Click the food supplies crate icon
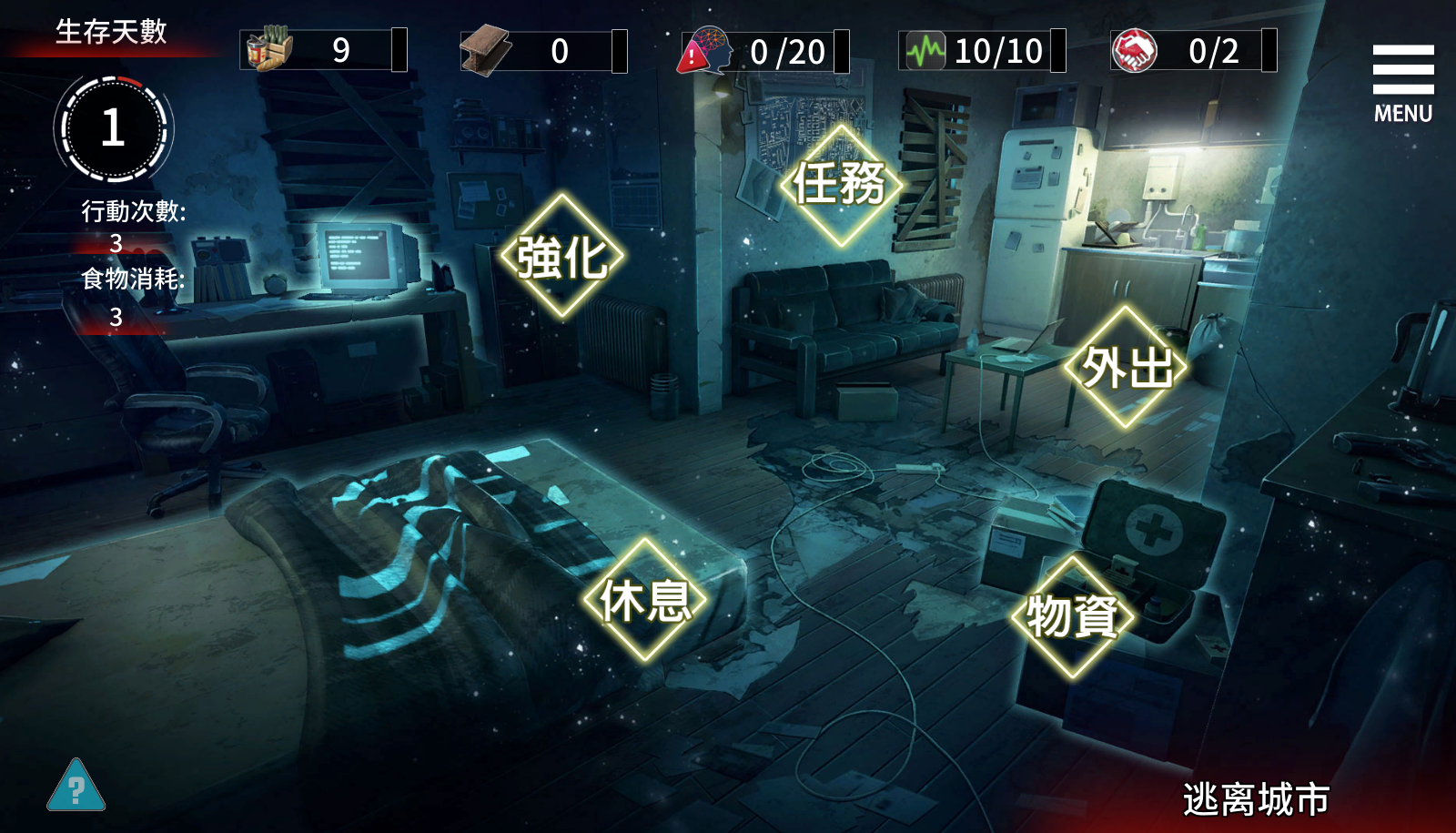Image resolution: width=1456 pixels, height=833 pixels. (269, 49)
